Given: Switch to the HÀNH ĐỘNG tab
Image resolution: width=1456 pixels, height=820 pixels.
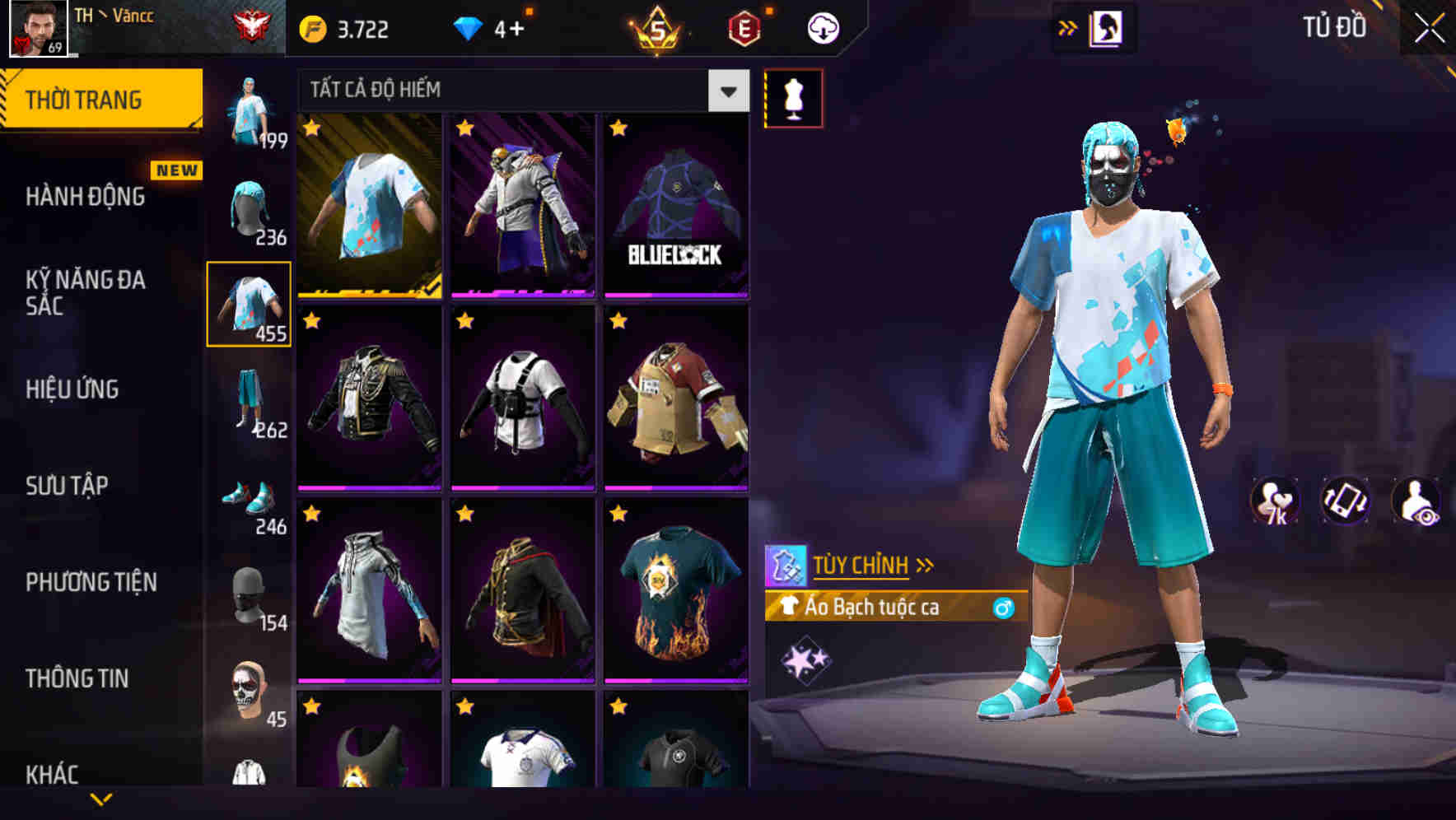Looking at the screenshot, I should (x=86, y=198).
